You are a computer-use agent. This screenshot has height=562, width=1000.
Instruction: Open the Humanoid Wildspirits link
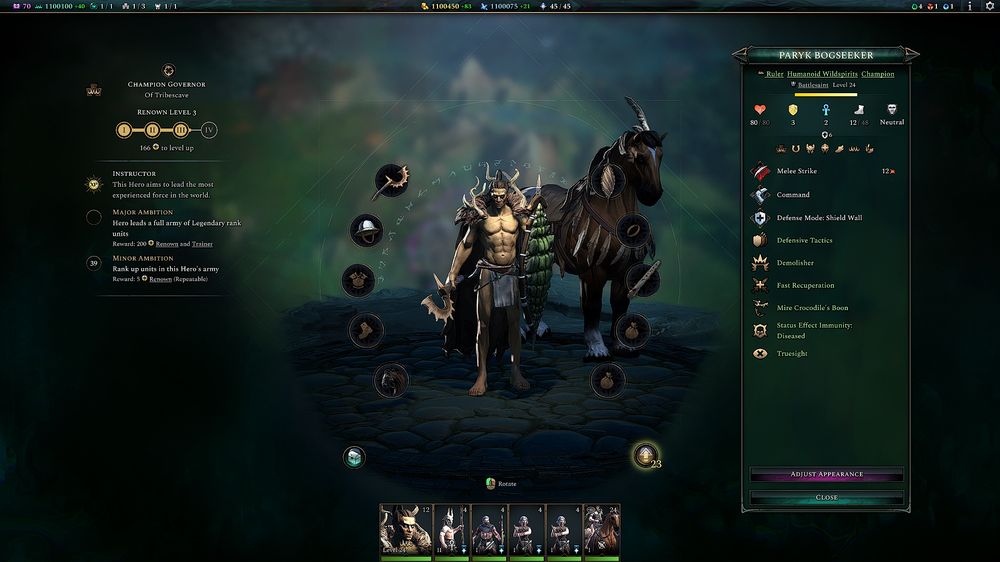click(x=822, y=74)
